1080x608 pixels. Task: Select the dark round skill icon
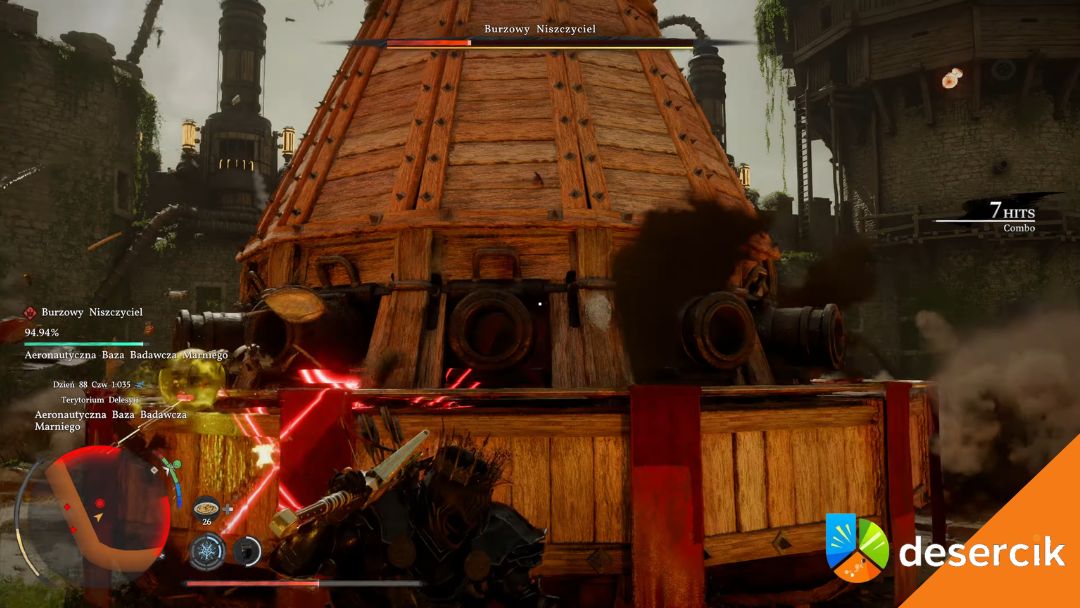point(247,550)
